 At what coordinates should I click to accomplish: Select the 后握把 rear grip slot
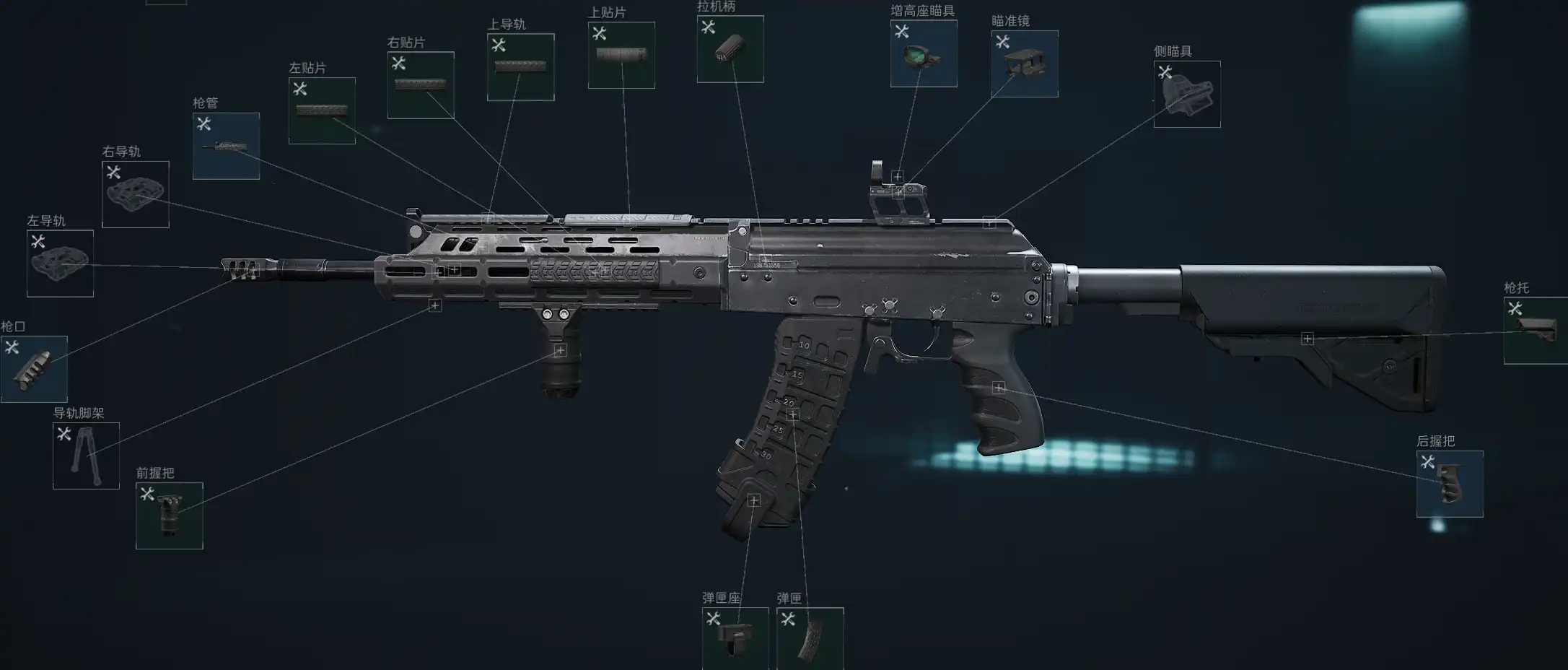[x=1450, y=484]
